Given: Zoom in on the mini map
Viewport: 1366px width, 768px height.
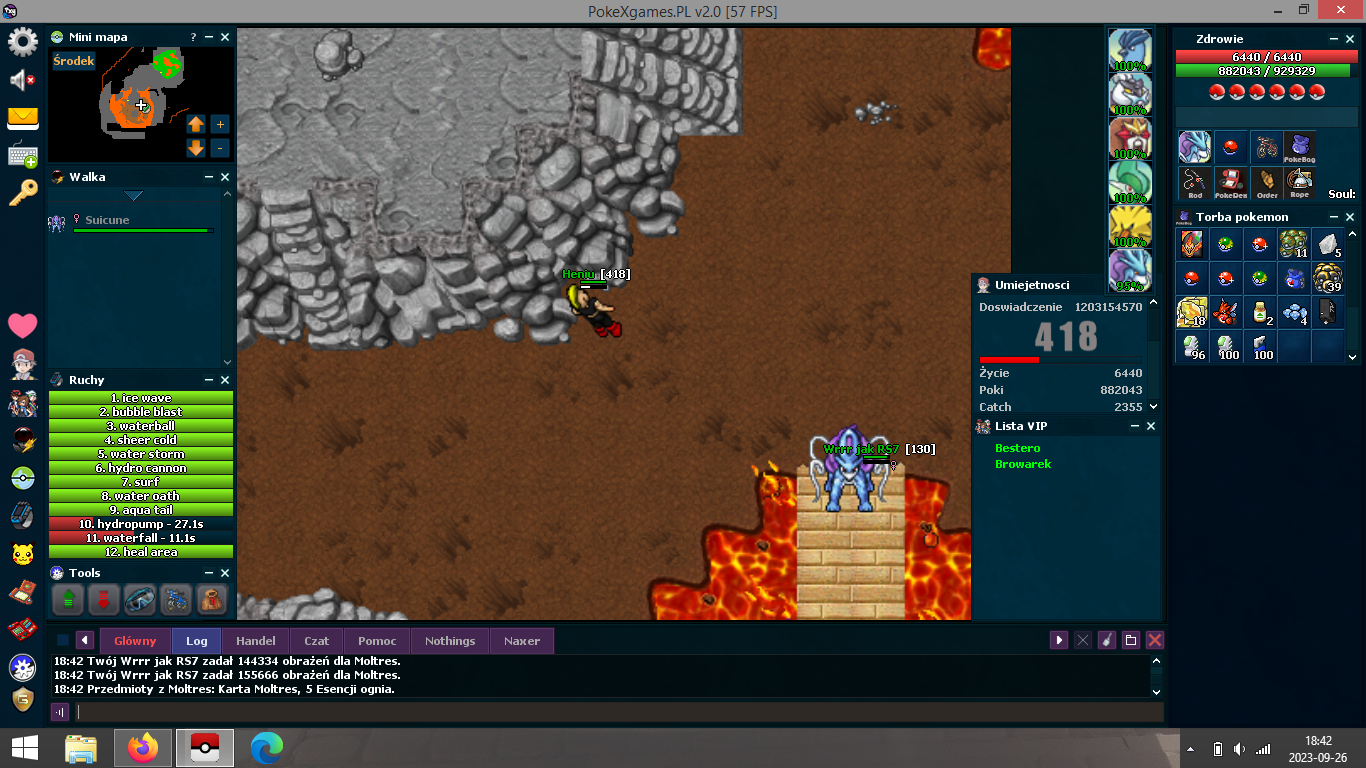Looking at the screenshot, I should pos(220,124).
